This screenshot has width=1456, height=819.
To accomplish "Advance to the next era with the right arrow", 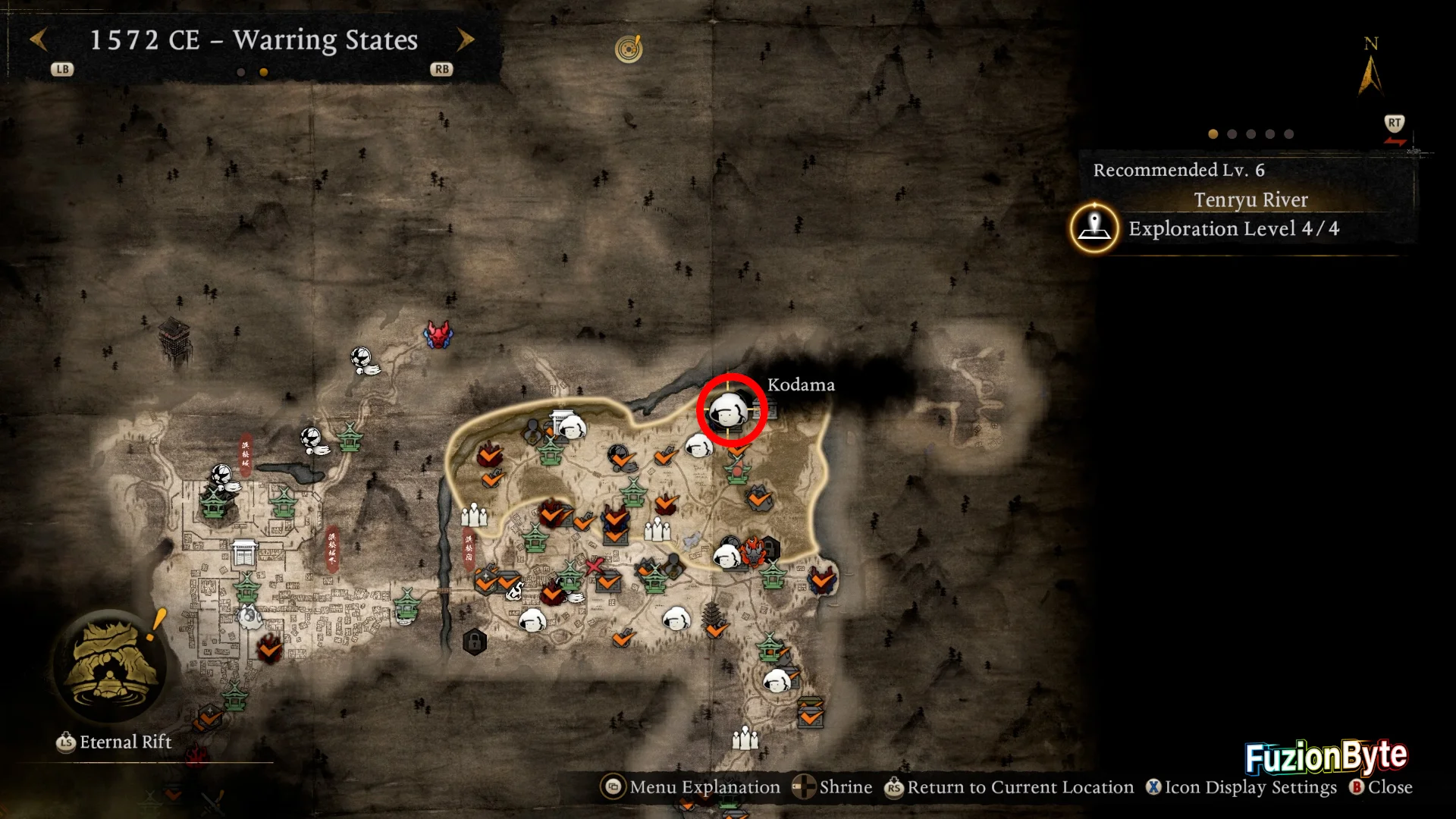I will click(x=466, y=39).
